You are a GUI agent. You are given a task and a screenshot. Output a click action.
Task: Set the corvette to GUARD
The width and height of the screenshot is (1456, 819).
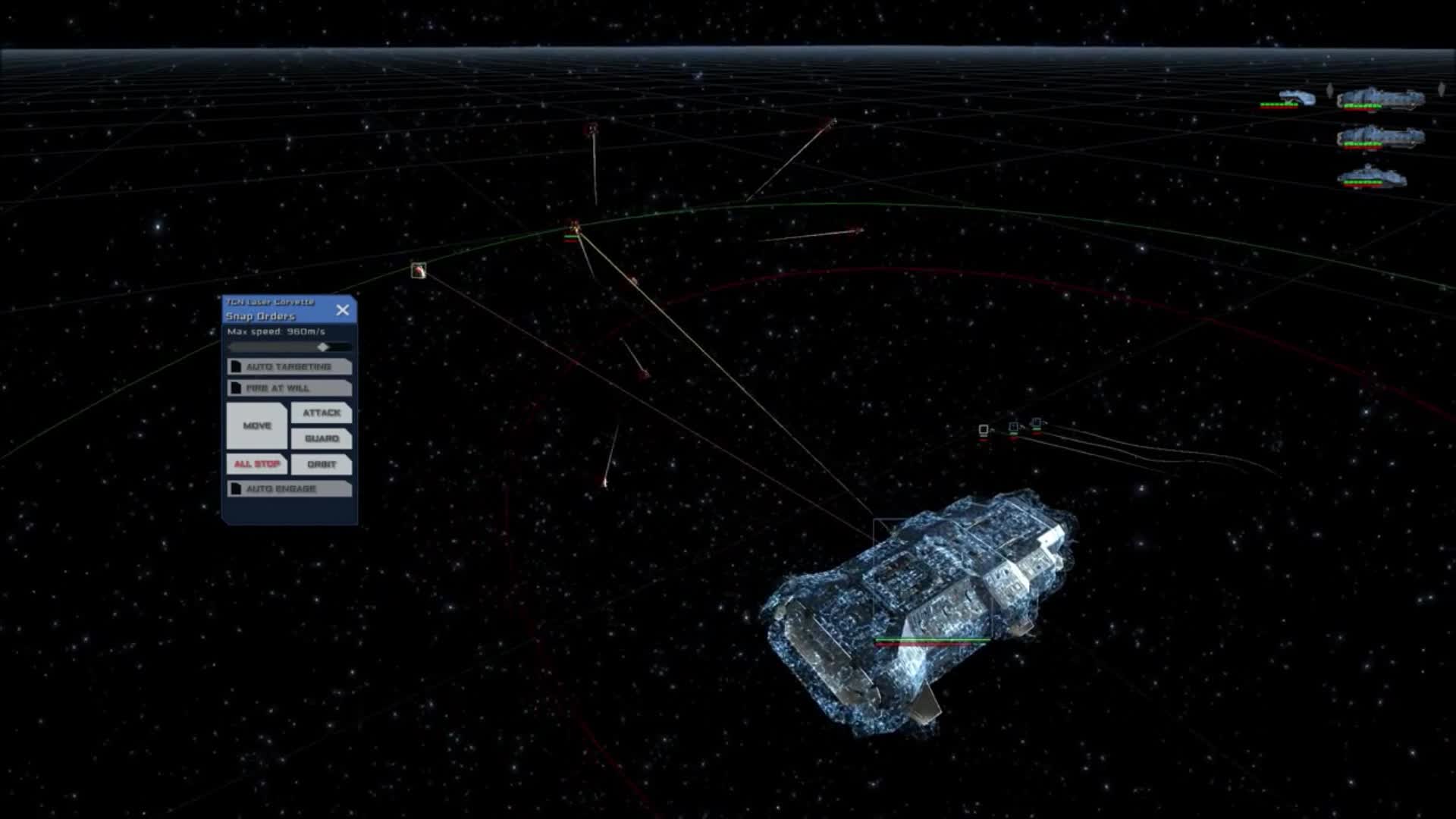pyautogui.click(x=322, y=438)
